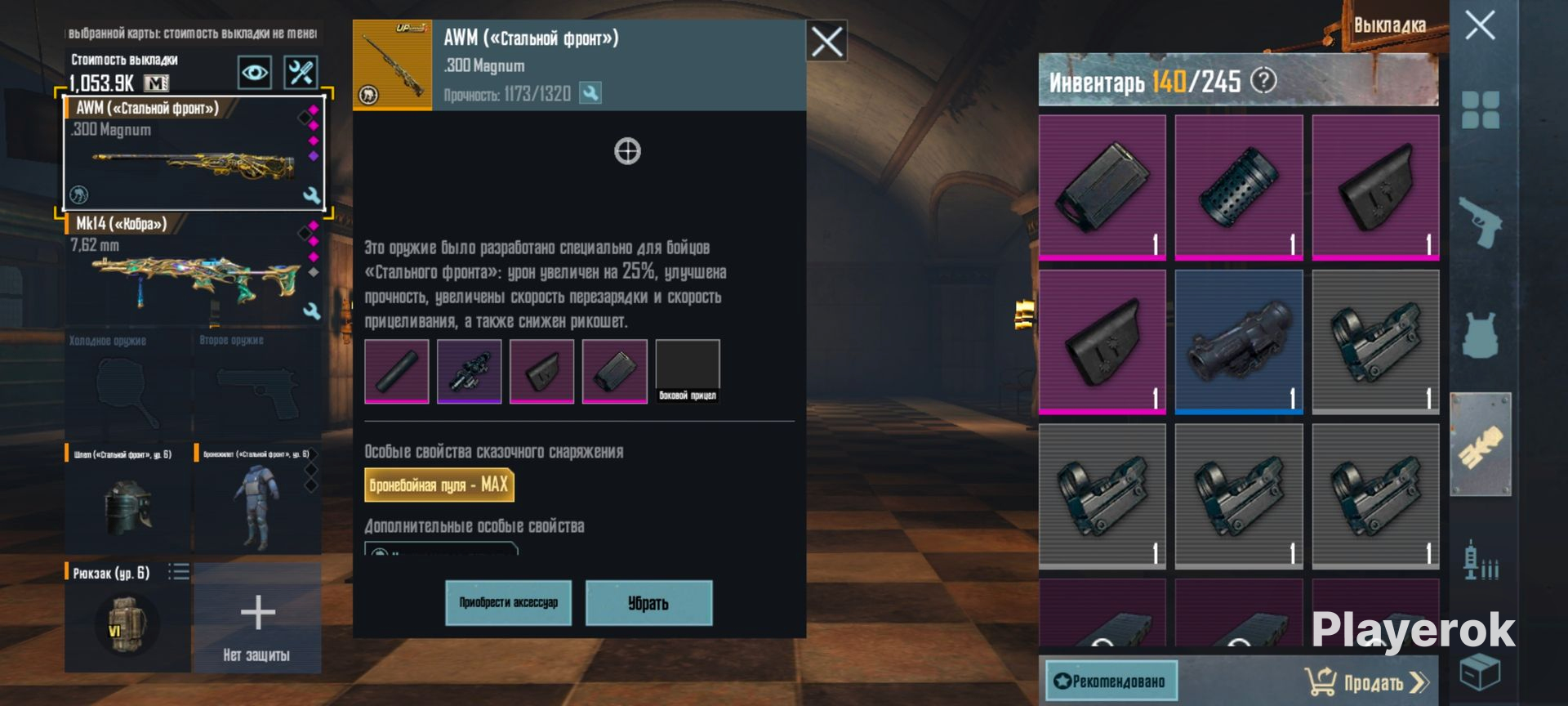Viewport: 1568px width, 706px height.
Task: Switch to the pistol weapons category
Action: [1480, 221]
